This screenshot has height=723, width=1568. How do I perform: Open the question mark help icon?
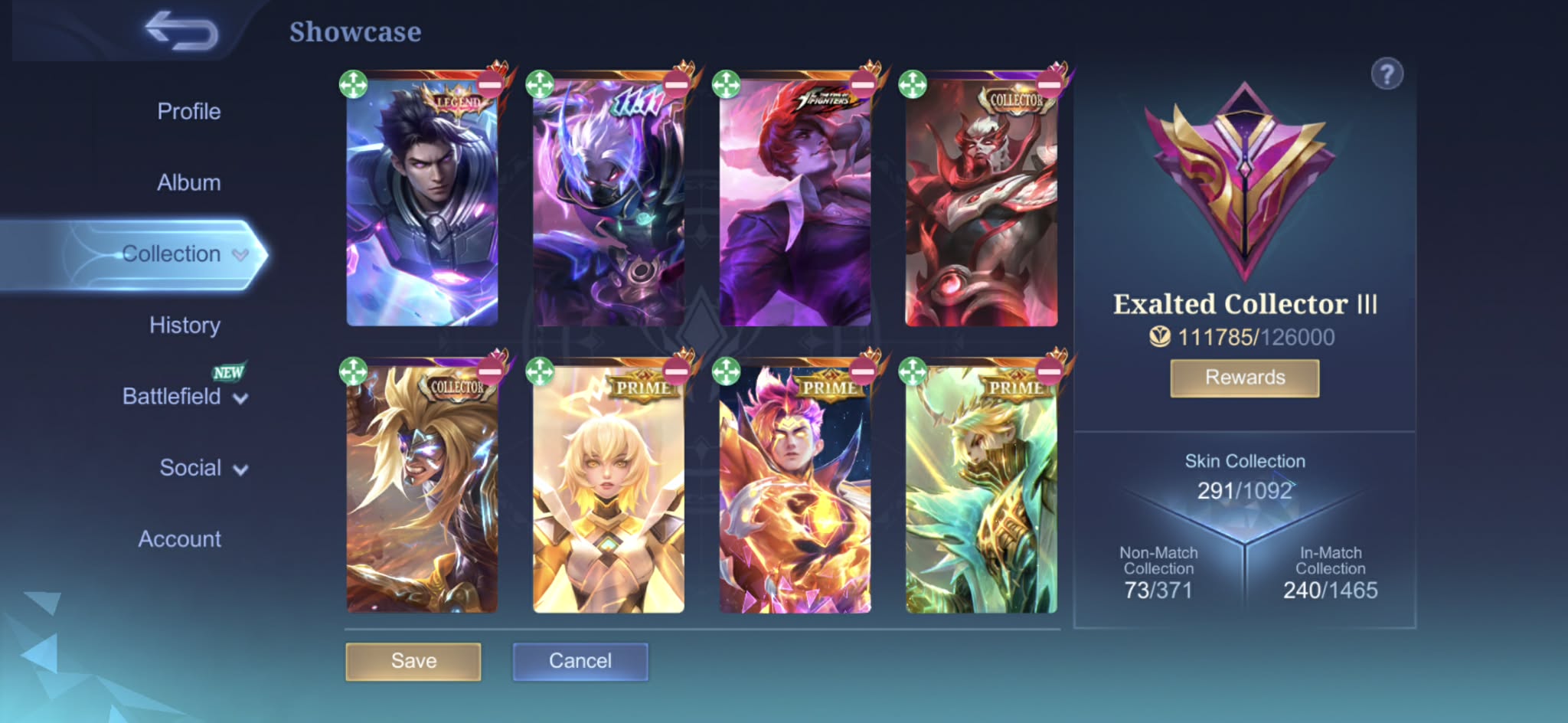(x=1387, y=75)
